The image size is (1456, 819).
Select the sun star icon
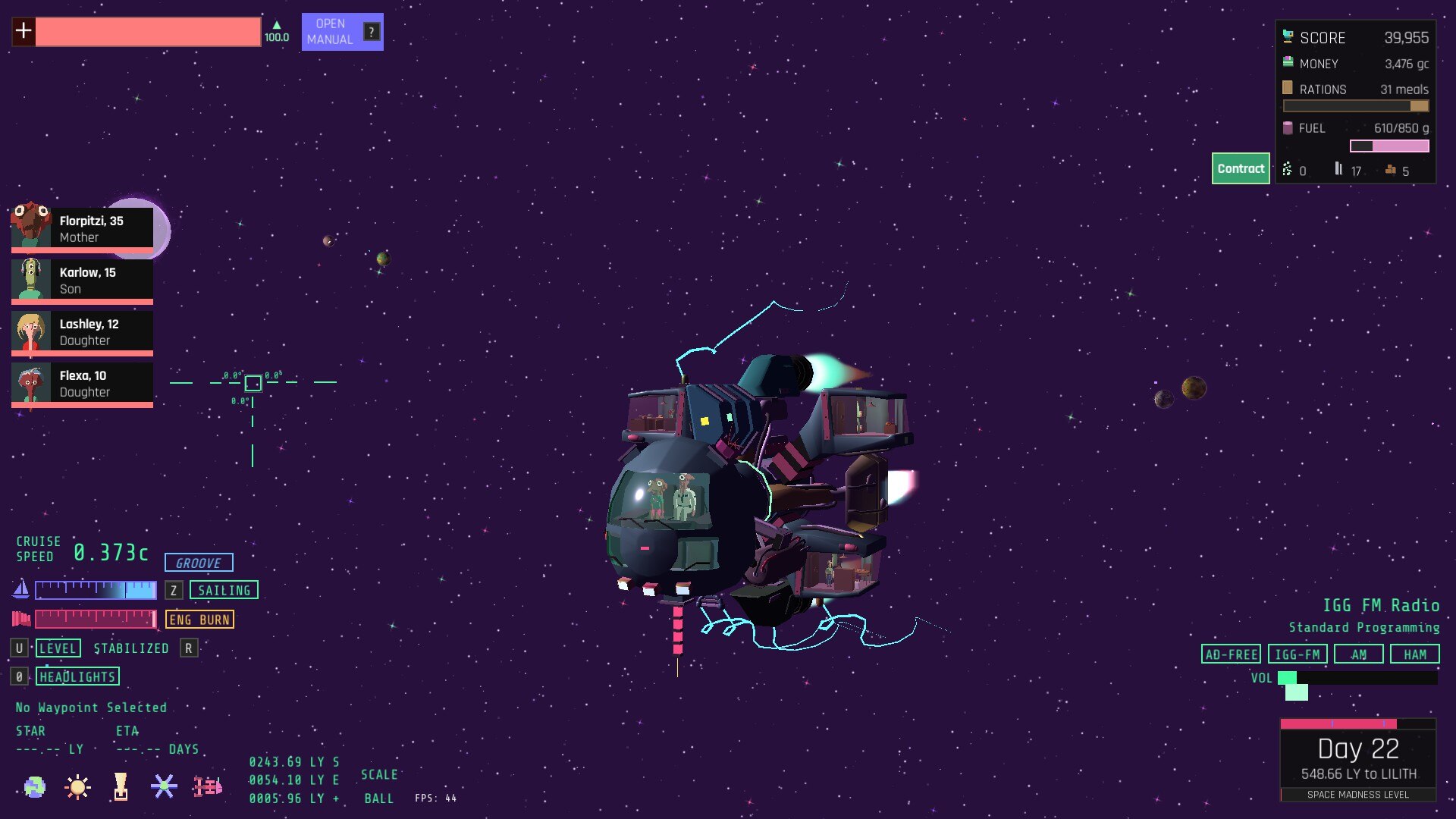77,787
